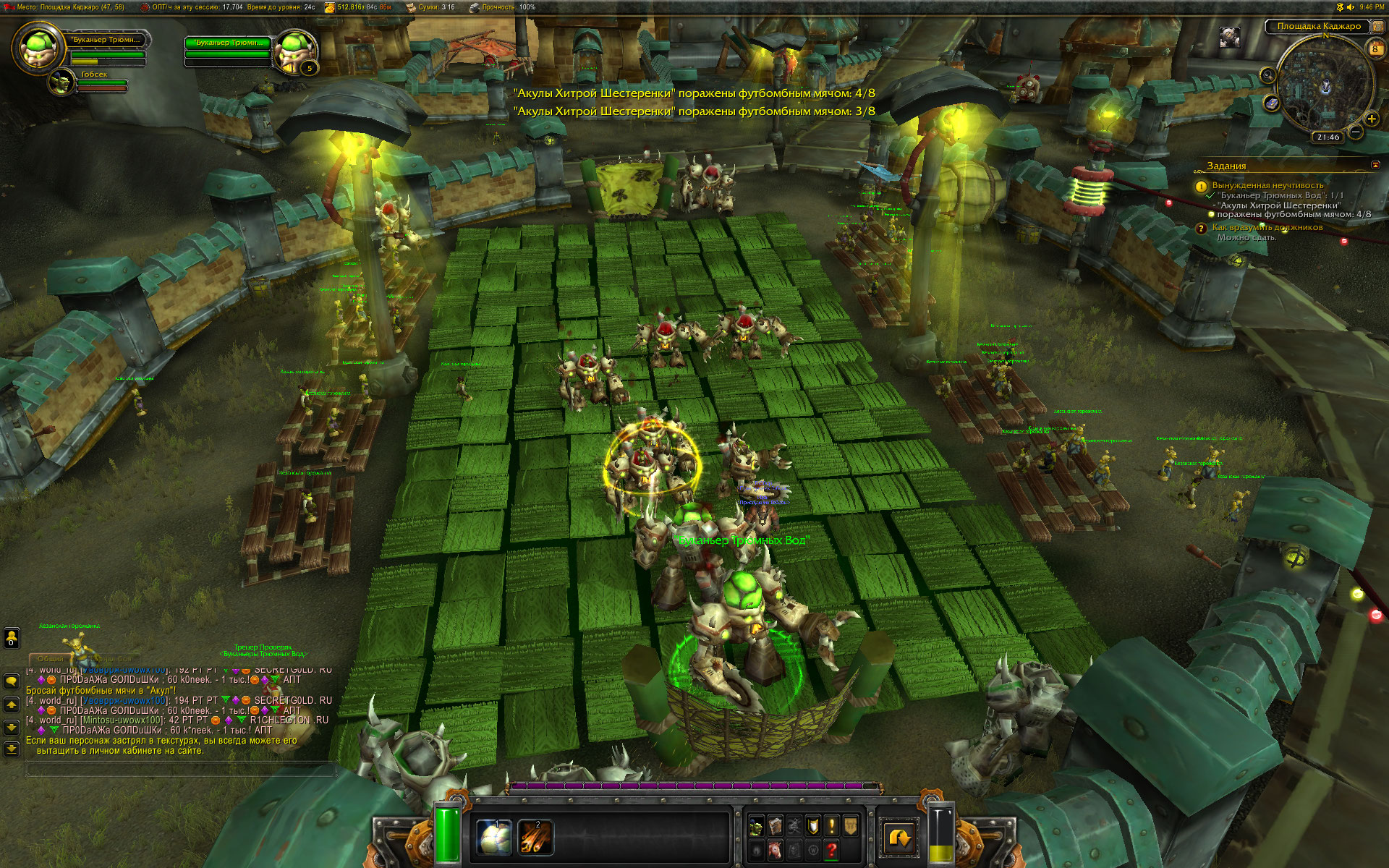This screenshot has height=868, width=1389.
Task: Open the shield achievements micro button
Action: pyautogui.click(x=813, y=826)
